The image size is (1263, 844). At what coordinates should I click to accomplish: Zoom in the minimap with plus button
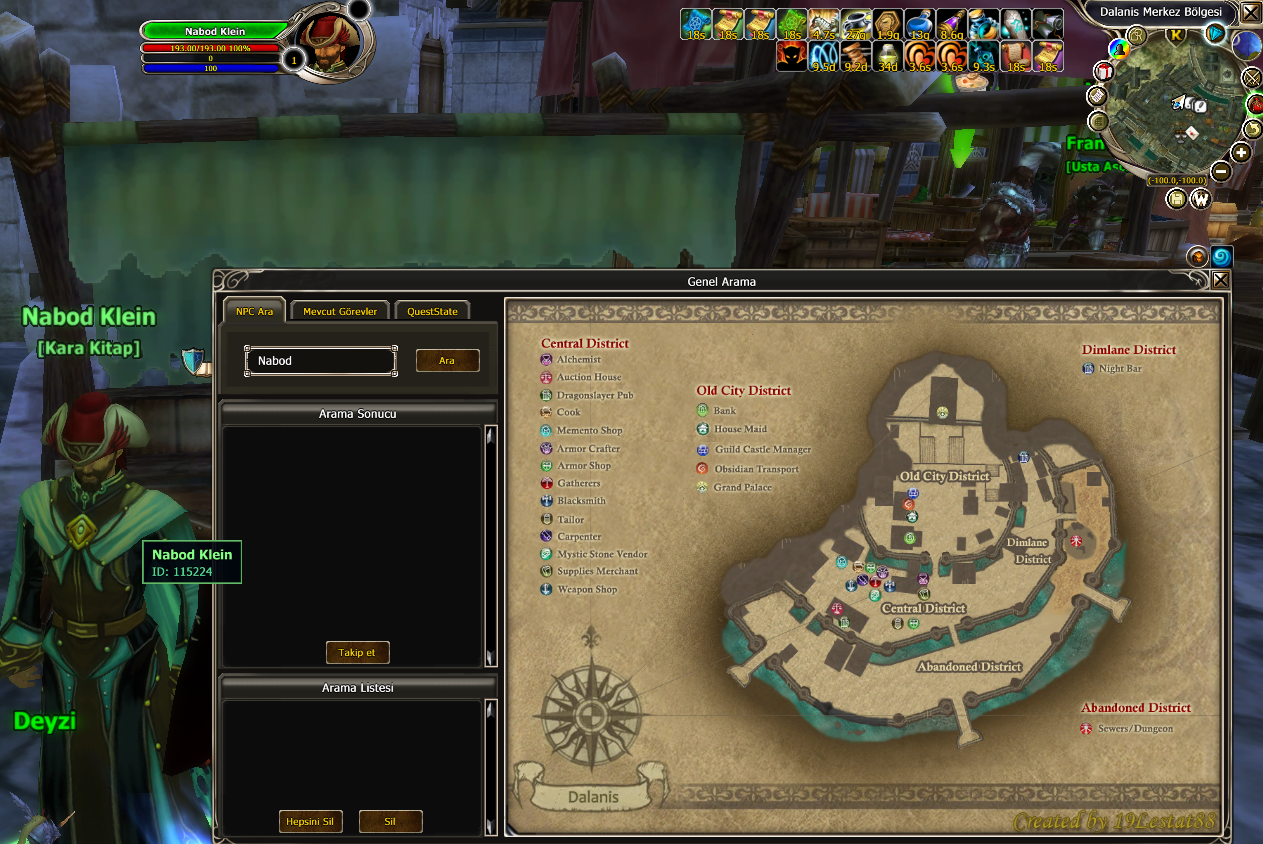(1241, 153)
